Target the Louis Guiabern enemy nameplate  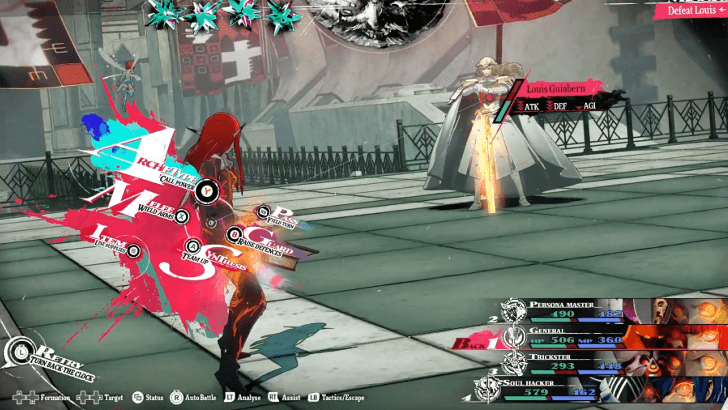[565, 89]
